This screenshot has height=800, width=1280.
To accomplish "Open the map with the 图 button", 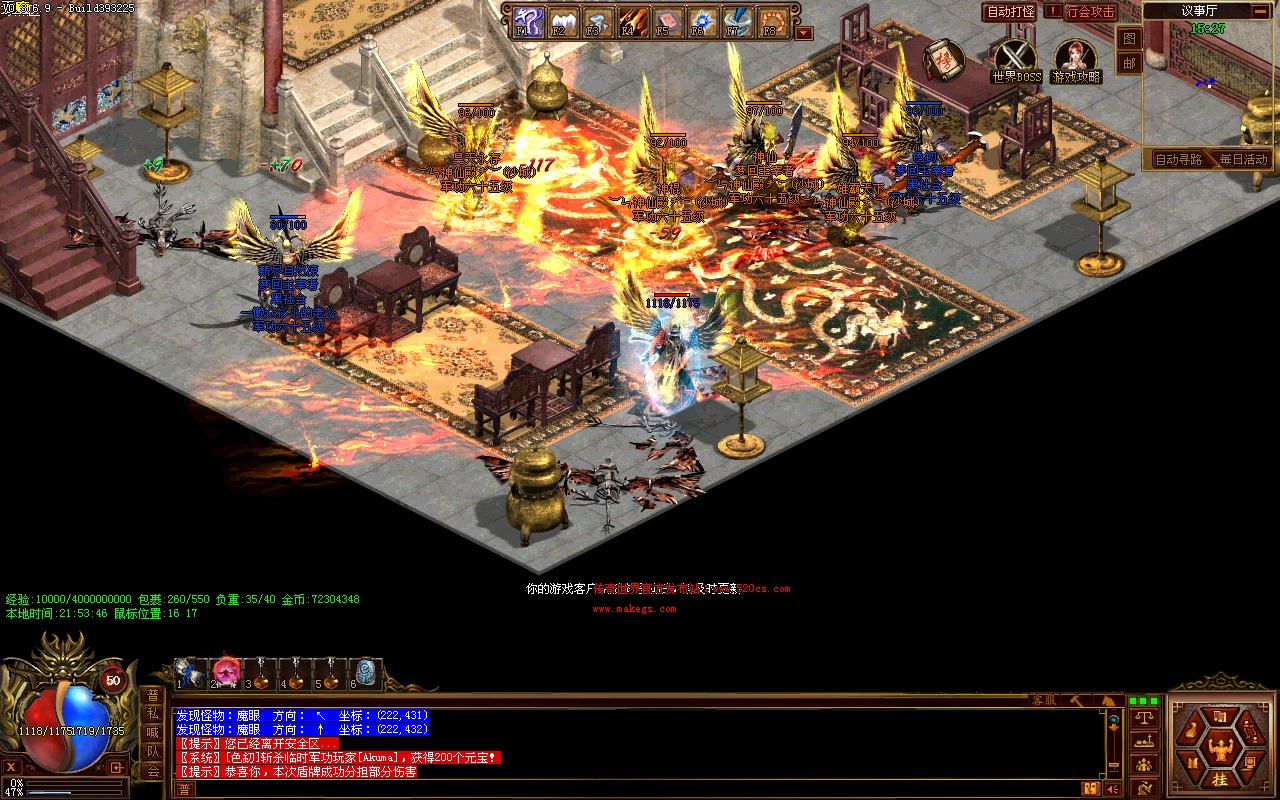I will (x=1128, y=39).
